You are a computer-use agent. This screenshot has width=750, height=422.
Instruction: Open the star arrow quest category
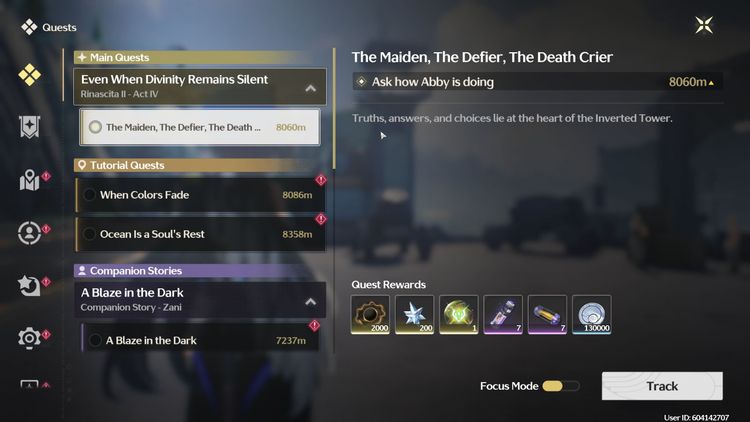(x=29, y=286)
